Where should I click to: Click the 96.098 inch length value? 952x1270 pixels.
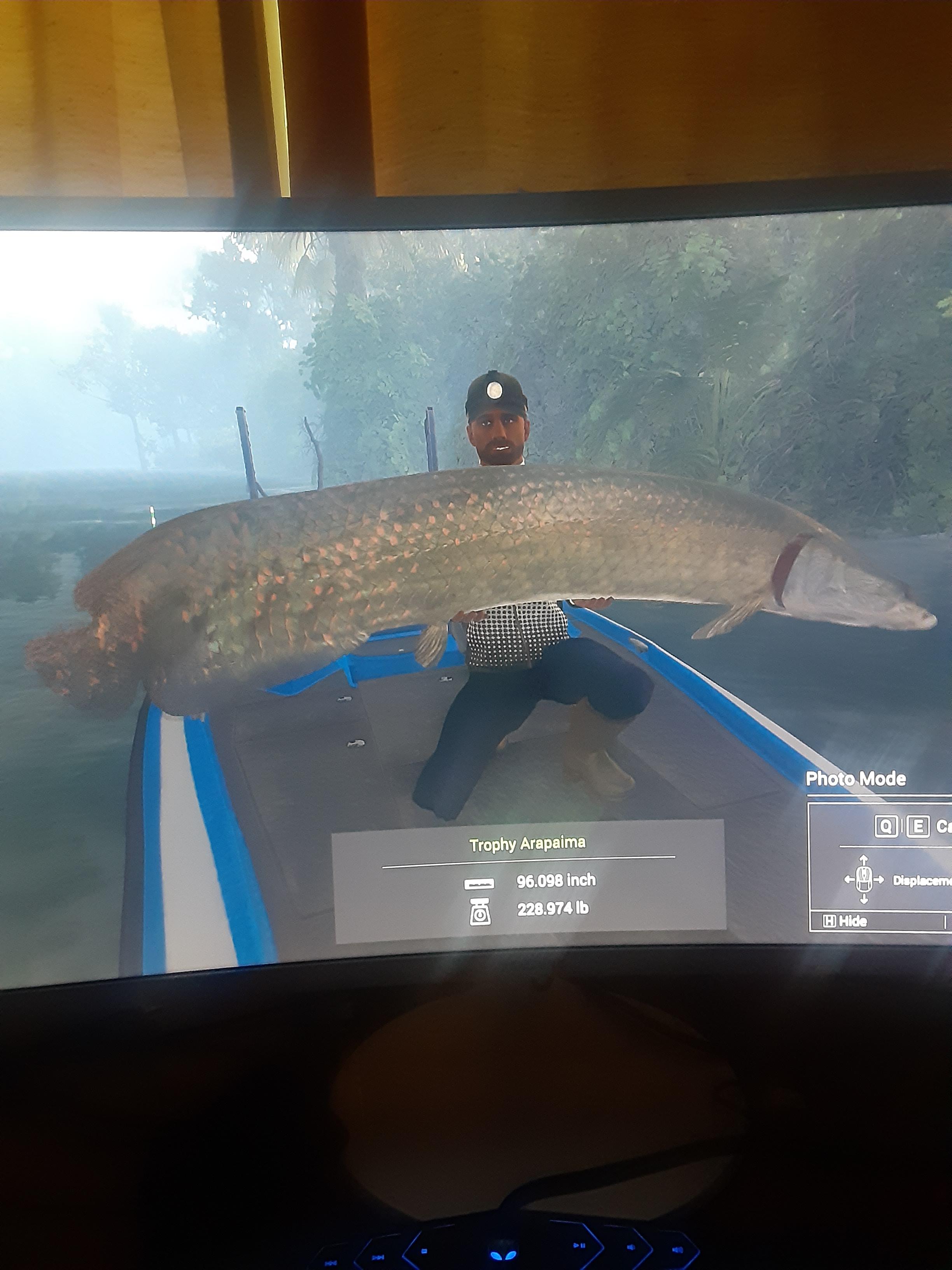557,880
